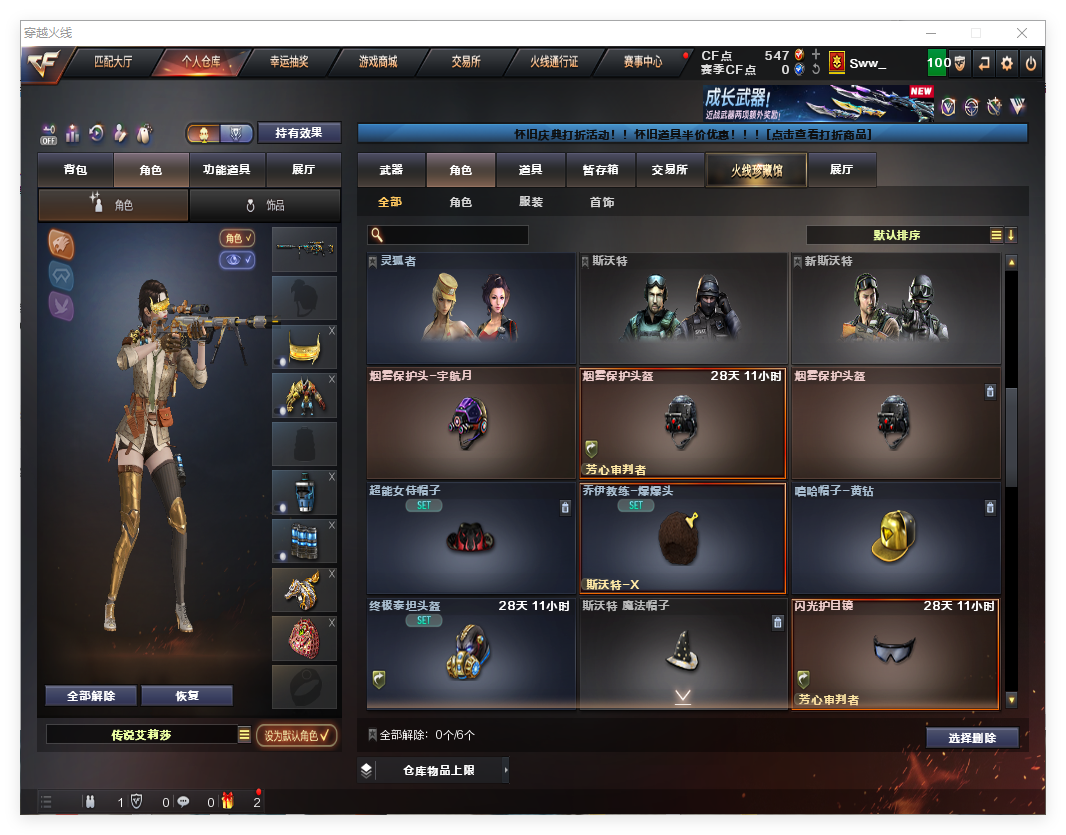Open the 火线珍藏馆 collection tab

pos(756,170)
